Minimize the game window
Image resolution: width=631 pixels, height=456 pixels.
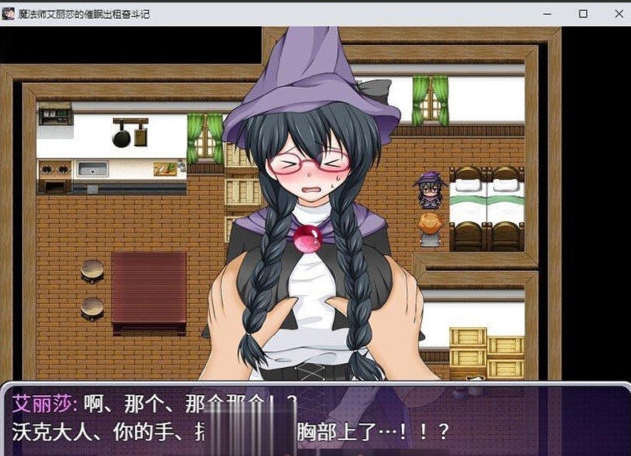(548, 14)
